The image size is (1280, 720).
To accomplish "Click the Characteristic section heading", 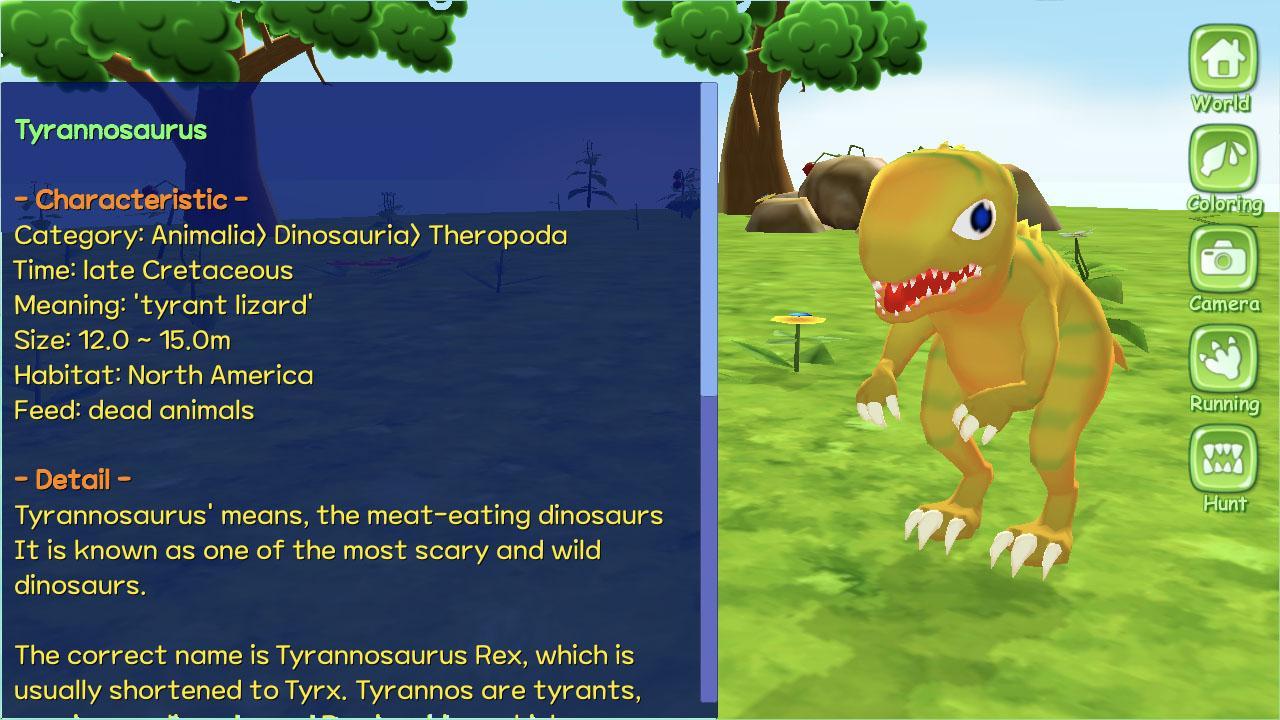I will [131, 199].
